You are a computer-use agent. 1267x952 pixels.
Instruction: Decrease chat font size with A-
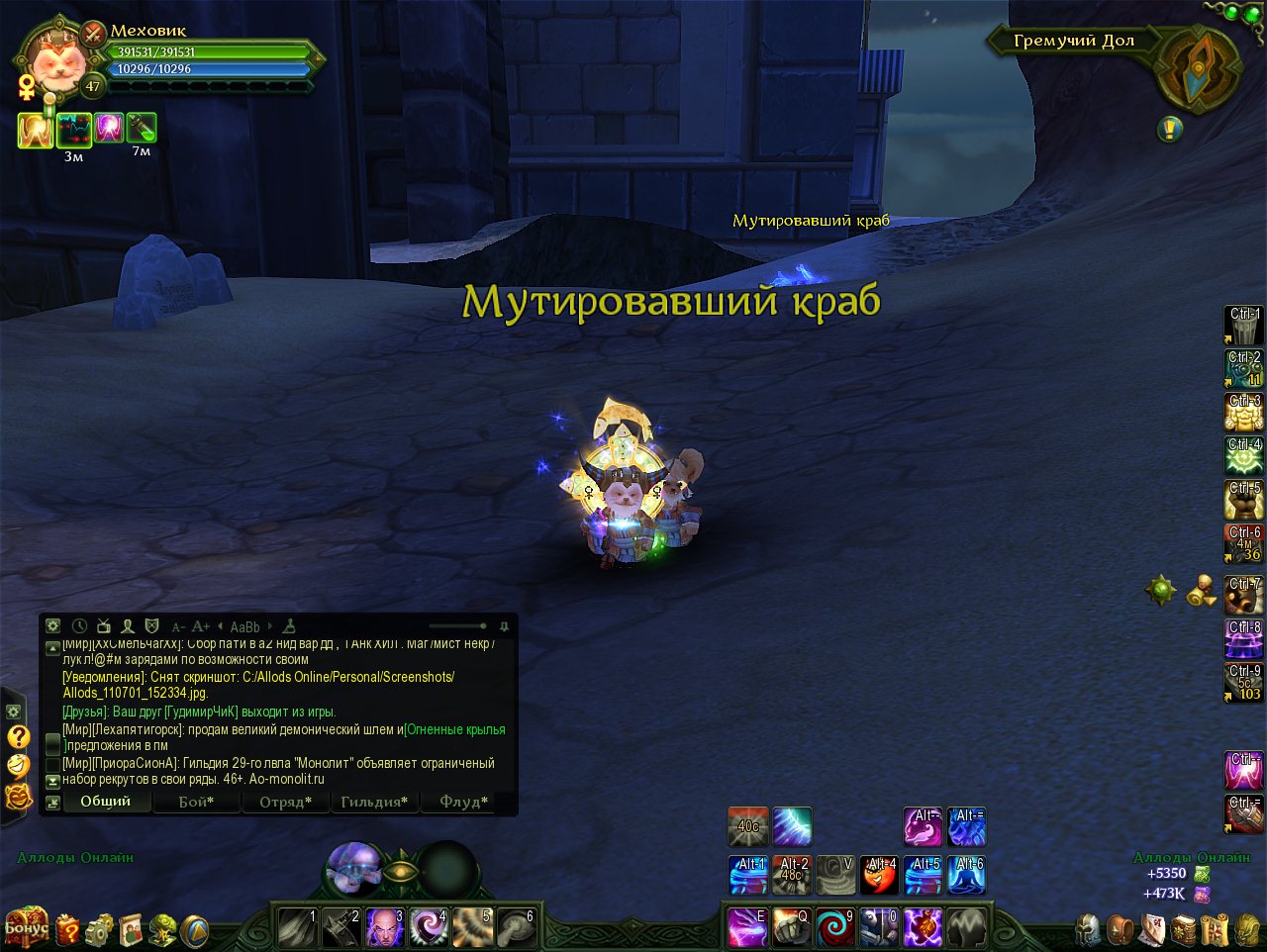click(178, 626)
